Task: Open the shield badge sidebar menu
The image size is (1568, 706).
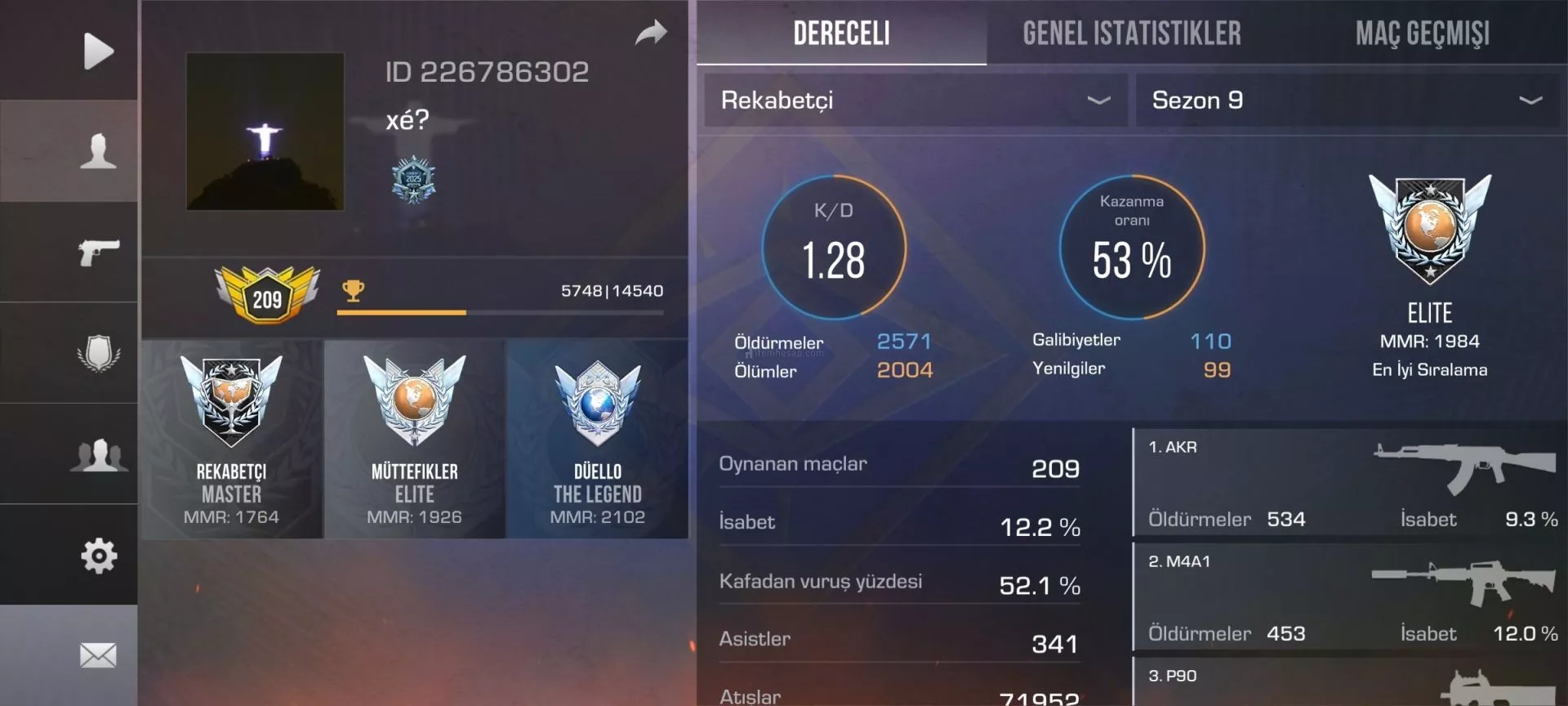Action: tap(98, 353)
